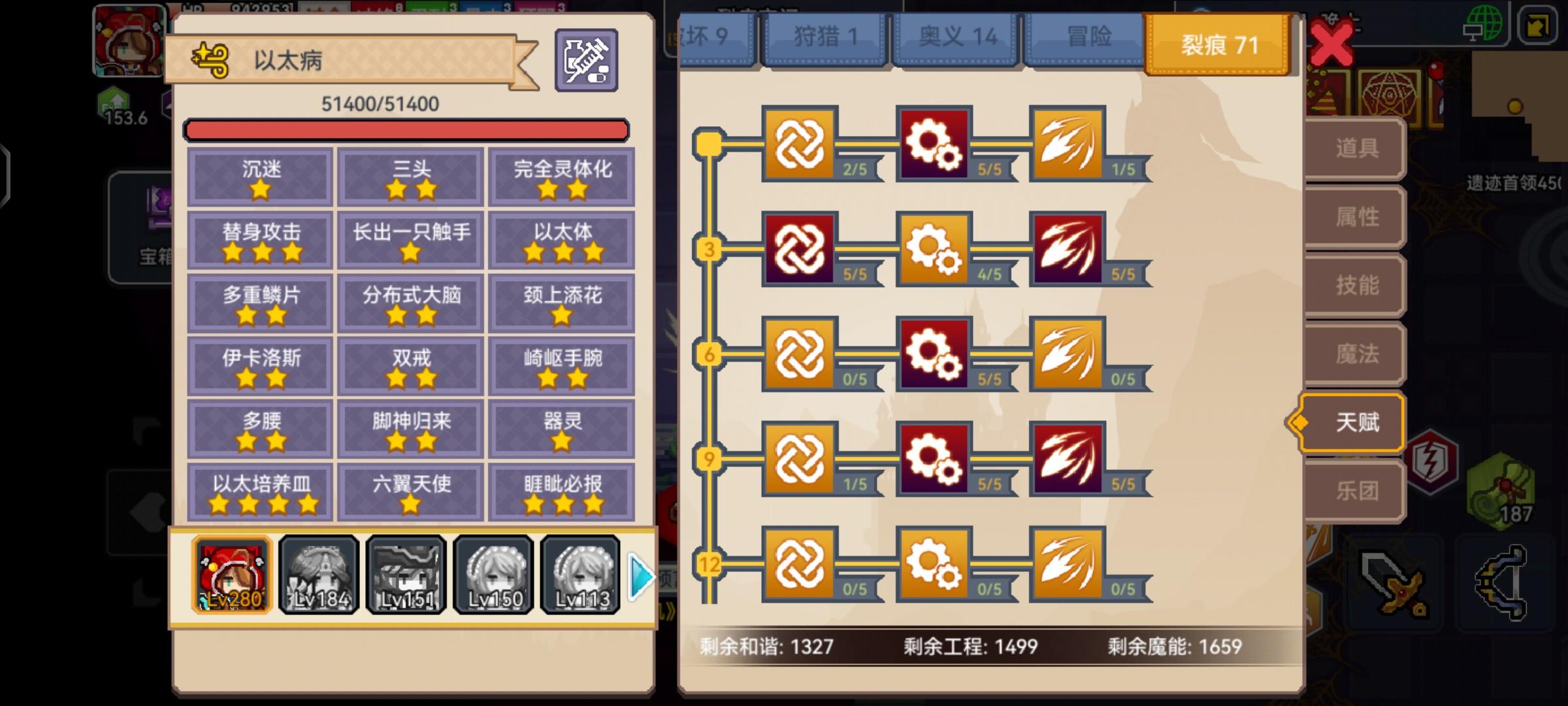
Task: Click the red gear engineering node rated 5/5 in row one
Action: click(933, 144)
